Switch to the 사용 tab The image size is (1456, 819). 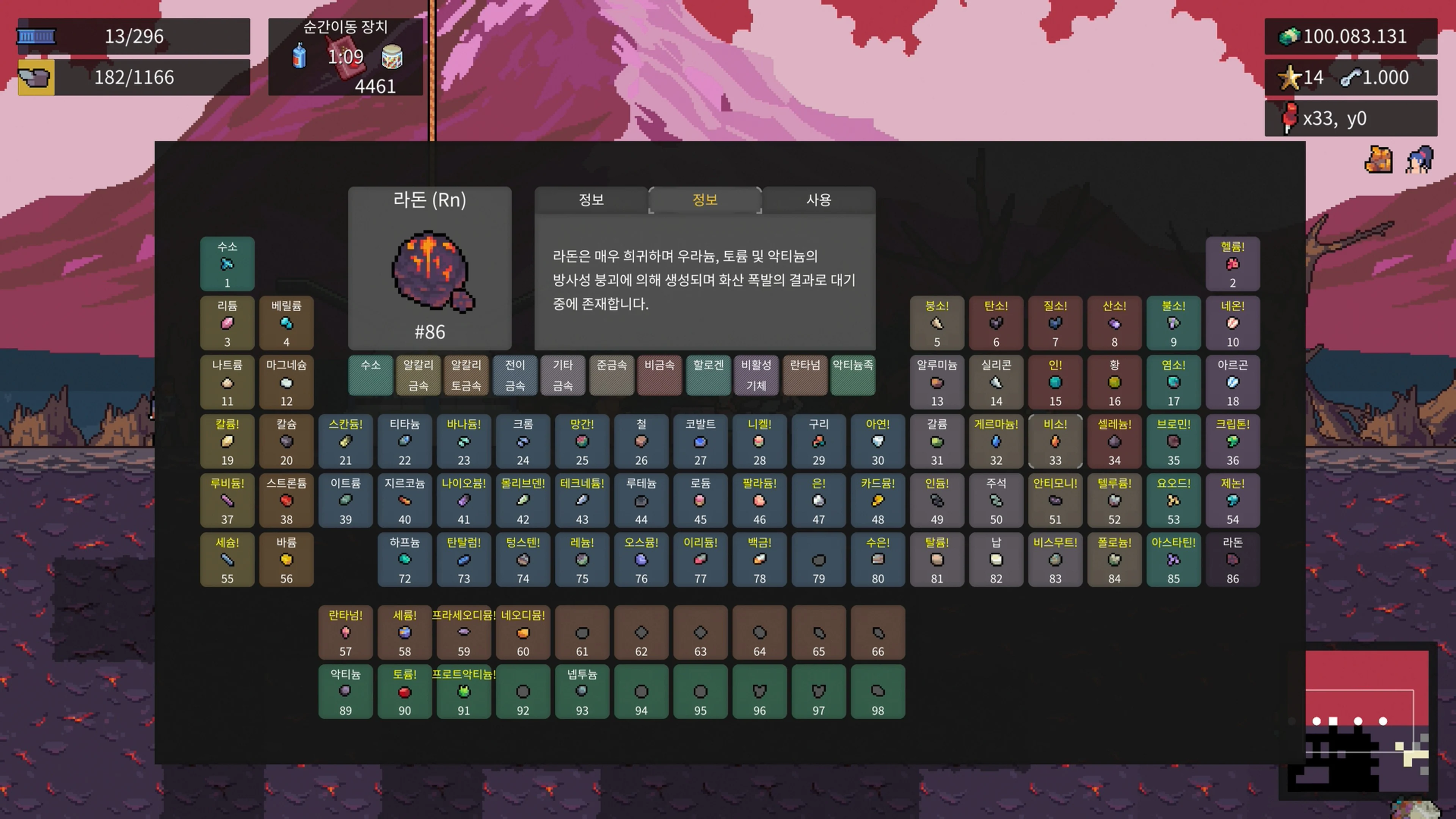[818, 199]
